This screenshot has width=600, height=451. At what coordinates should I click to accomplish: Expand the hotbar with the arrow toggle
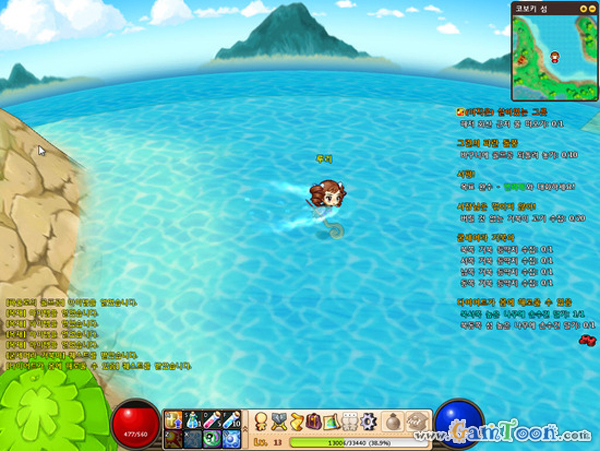pyautogui.click(x=244, y=430)
